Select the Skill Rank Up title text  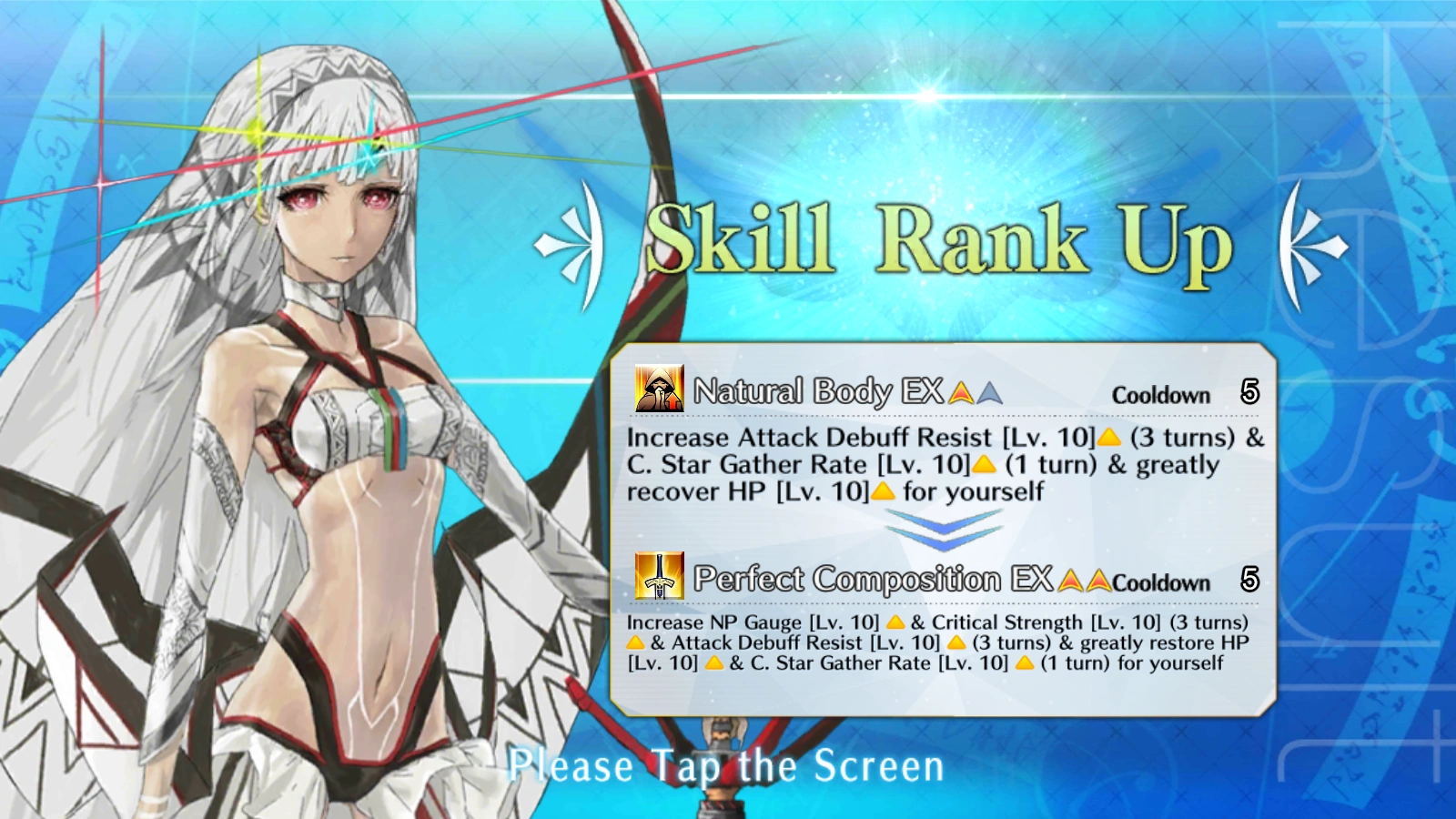tap(942, 239)
